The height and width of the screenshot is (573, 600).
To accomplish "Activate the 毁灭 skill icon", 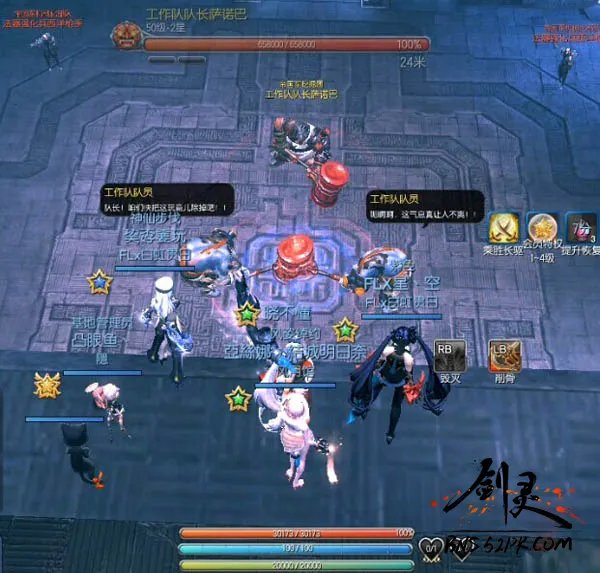I will (x=448, y=356).
